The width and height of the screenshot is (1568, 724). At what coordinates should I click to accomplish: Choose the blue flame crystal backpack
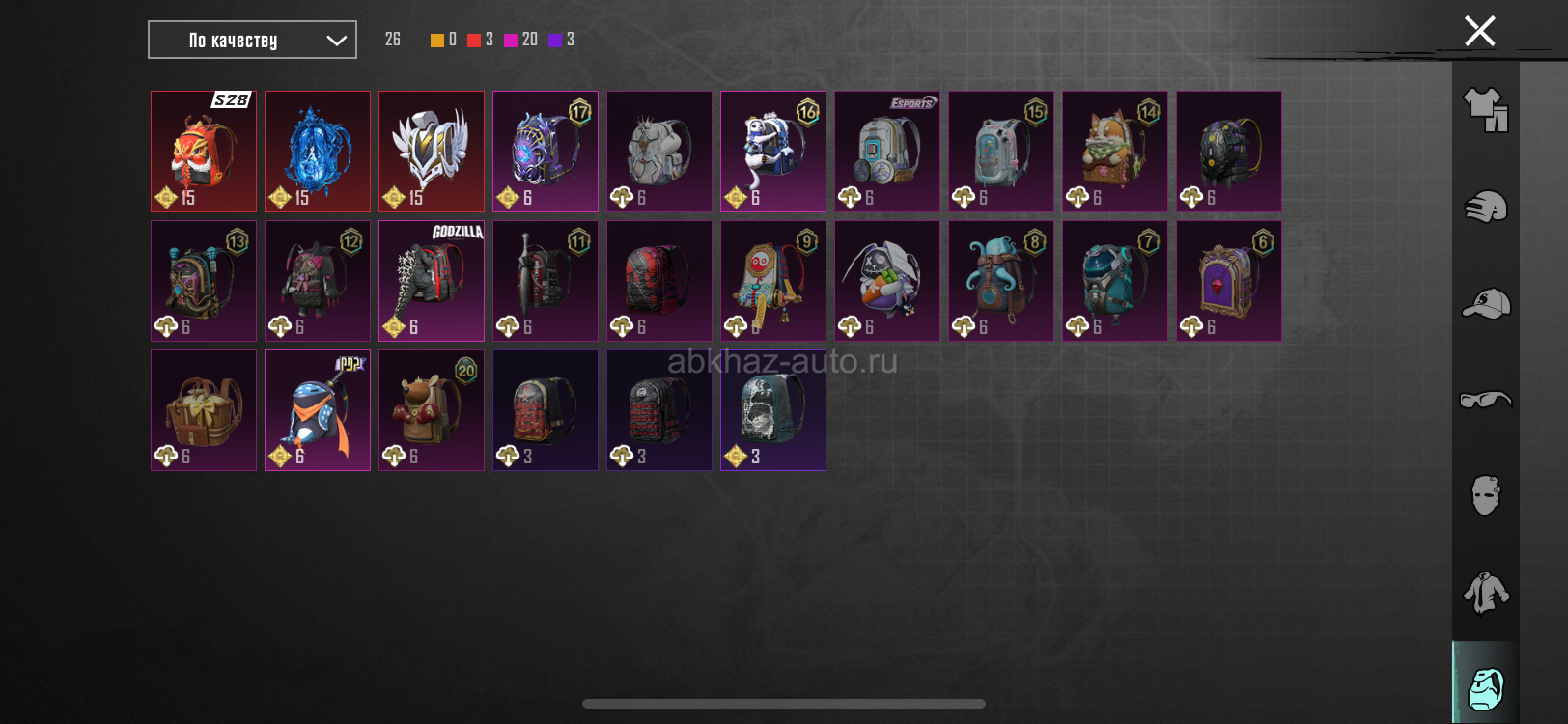click(x=318, y=152)
